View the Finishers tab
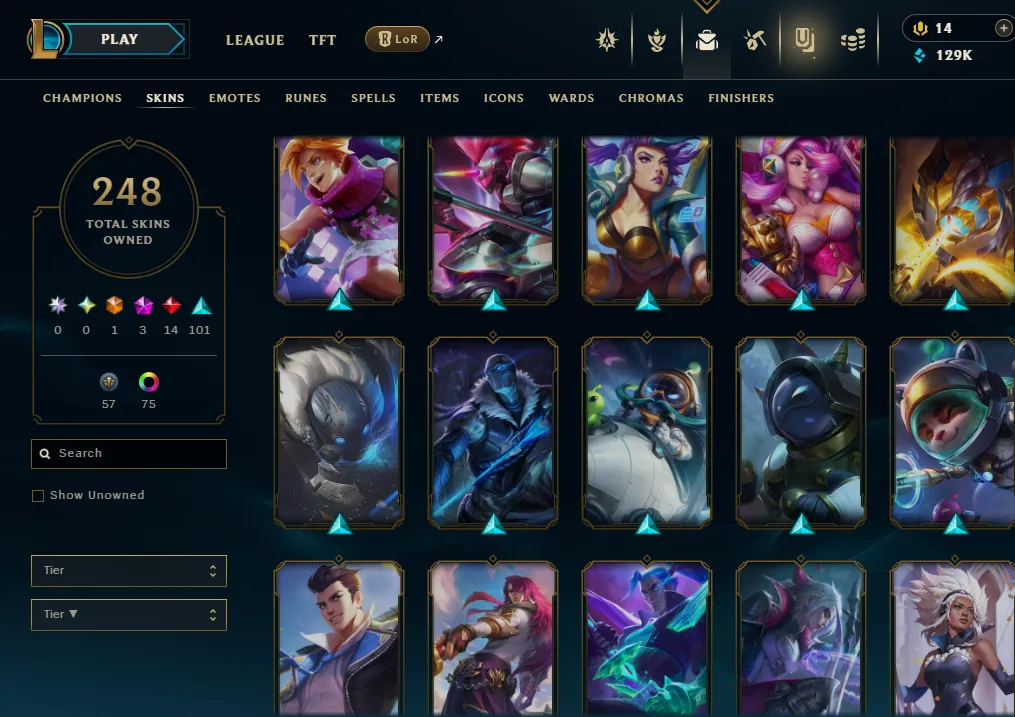Image resolution: width=1015 pixels, height=717 pixels. click(741, 98)
